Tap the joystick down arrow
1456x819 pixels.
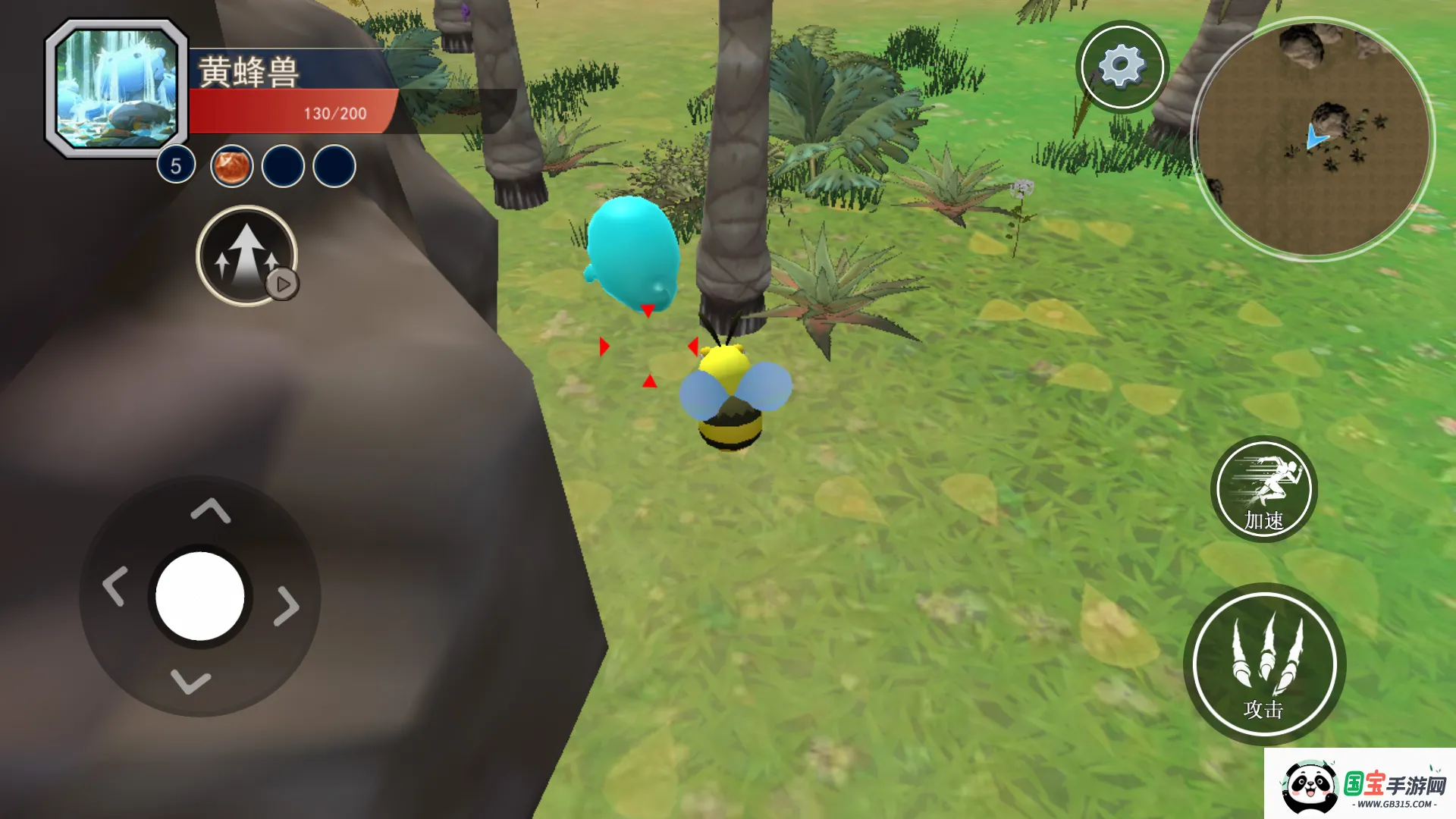[190, 682]
